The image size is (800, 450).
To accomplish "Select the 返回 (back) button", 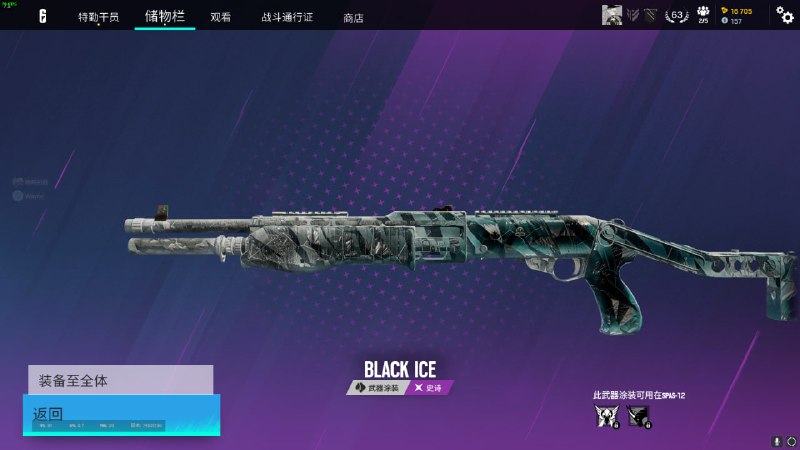I will point(119,414).
